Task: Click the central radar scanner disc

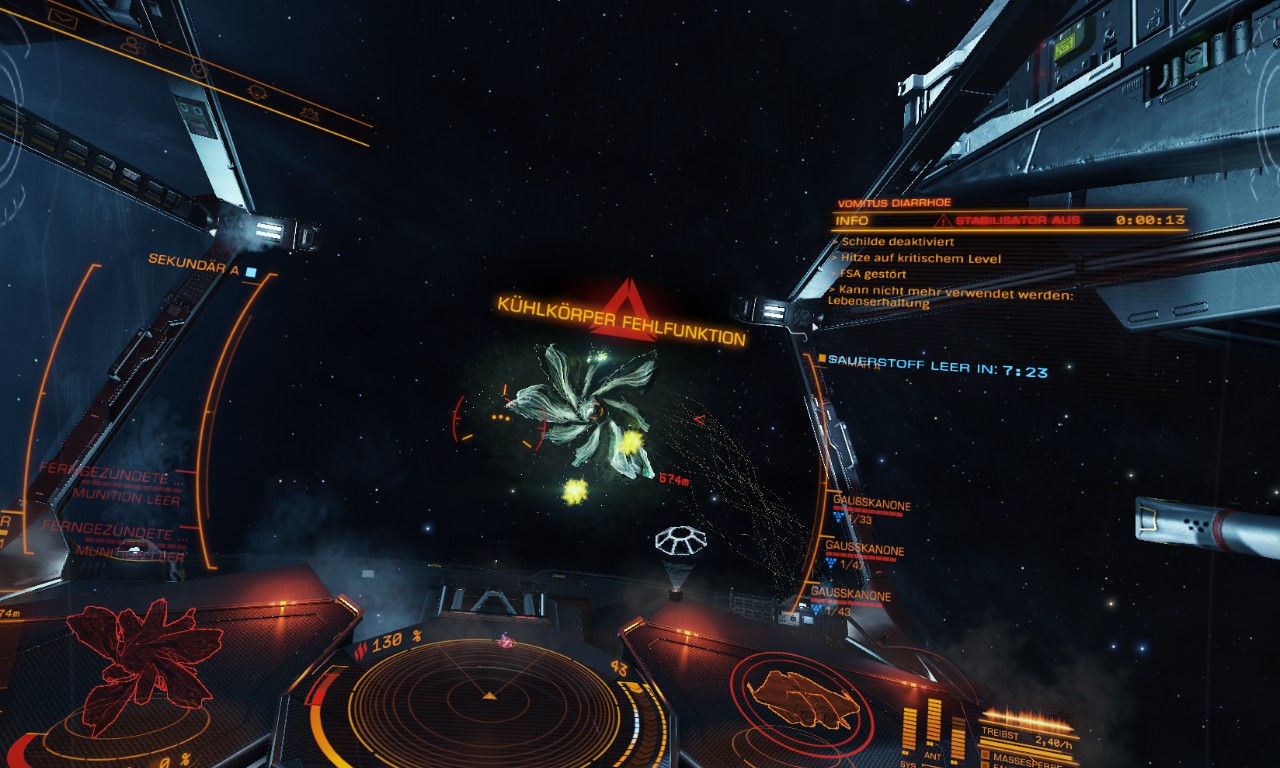Action: click(489, 695)
